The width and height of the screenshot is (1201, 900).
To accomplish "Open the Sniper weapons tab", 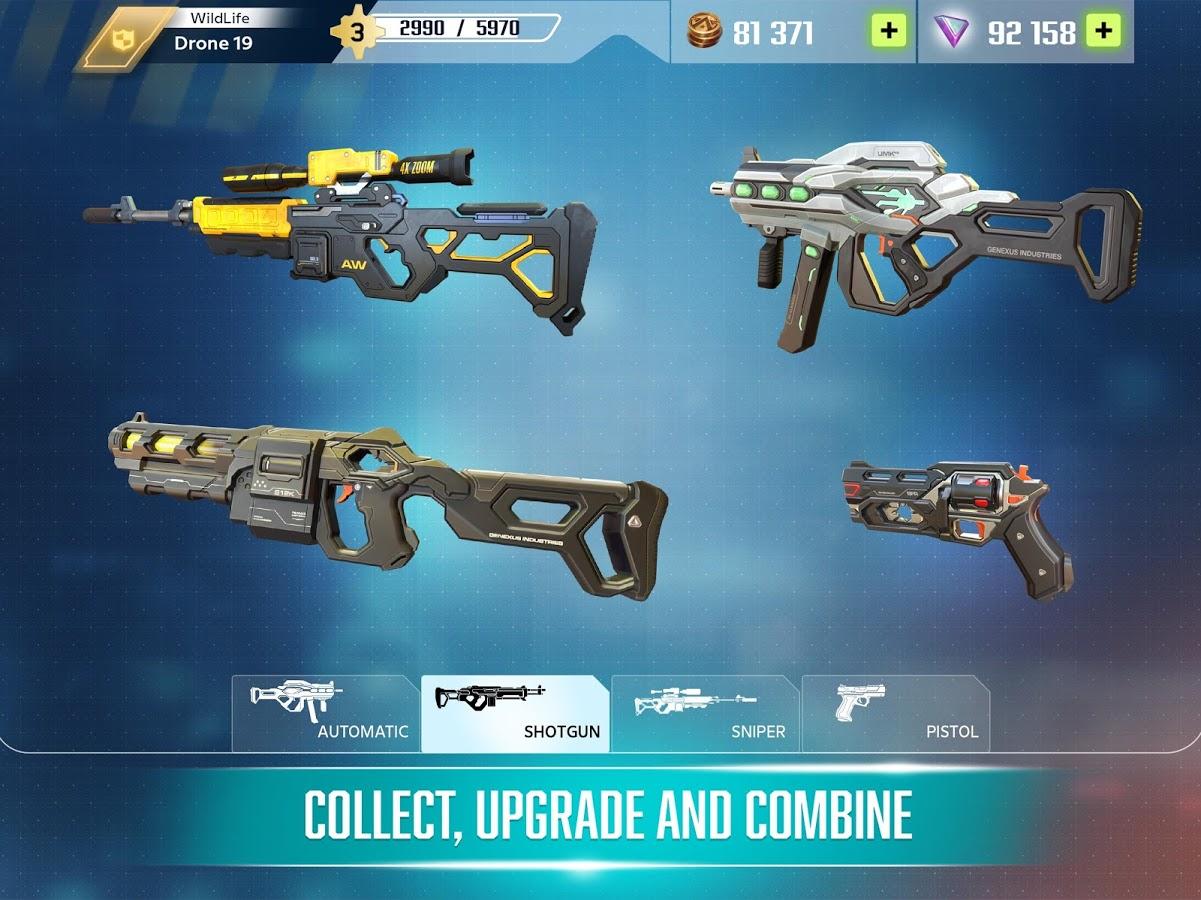I will [x=705, y=714].
